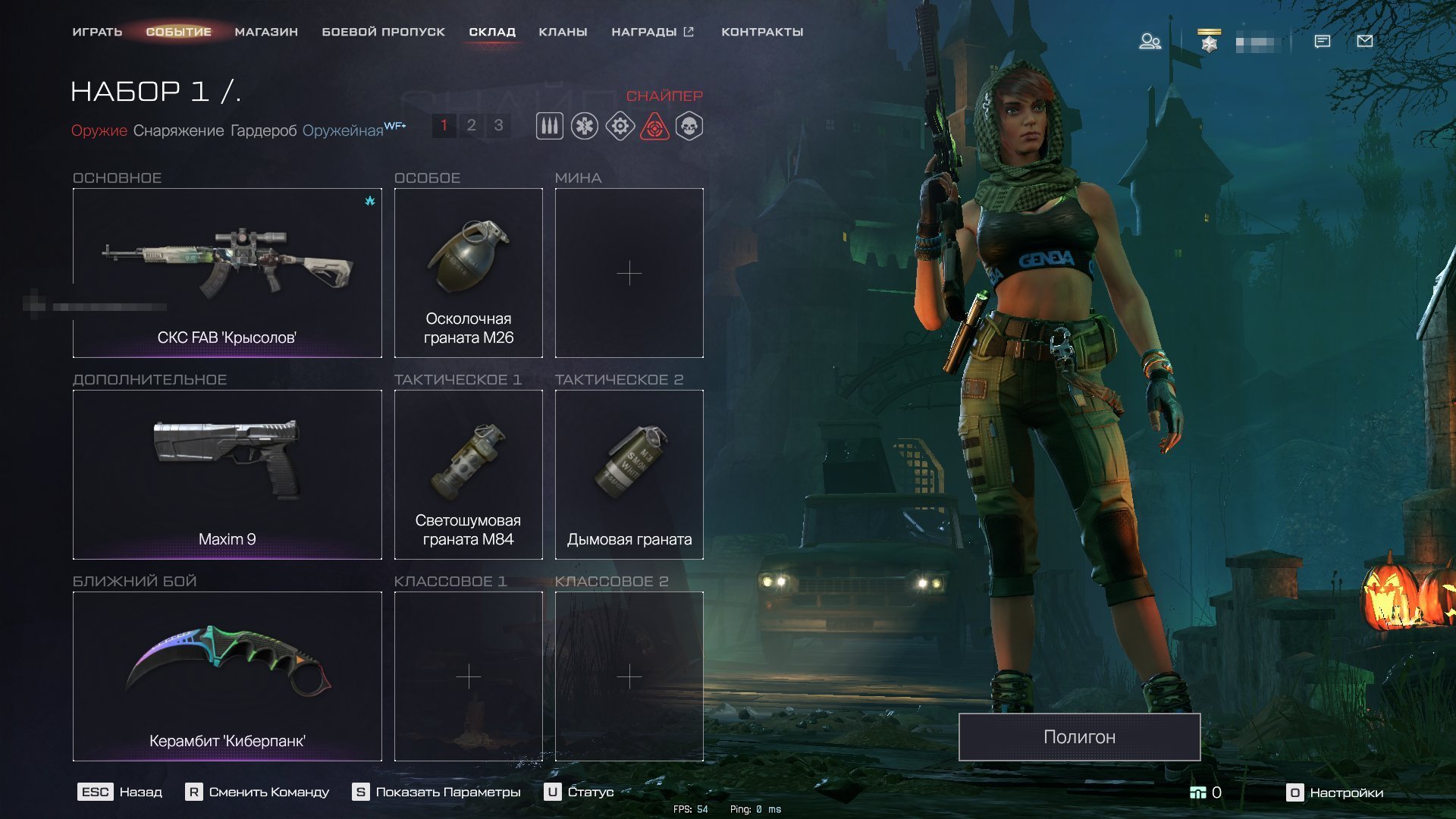The image size is (1456, 819).
Task: Open the Оружейная tab
Action: click(x=343, y=130)
